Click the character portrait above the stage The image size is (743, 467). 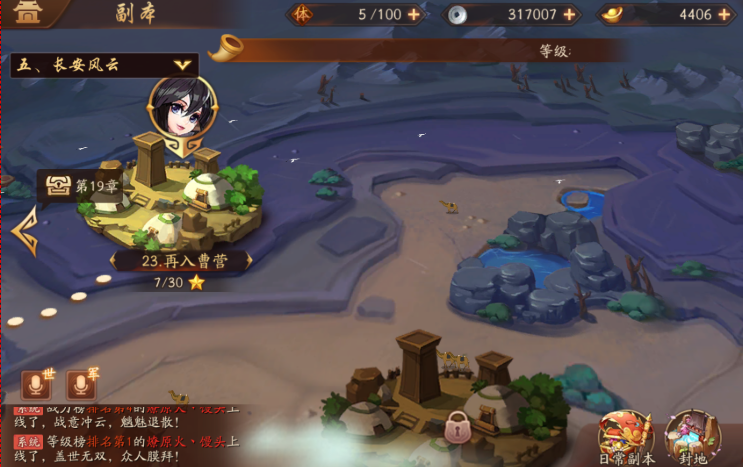[x=182, y=107]
